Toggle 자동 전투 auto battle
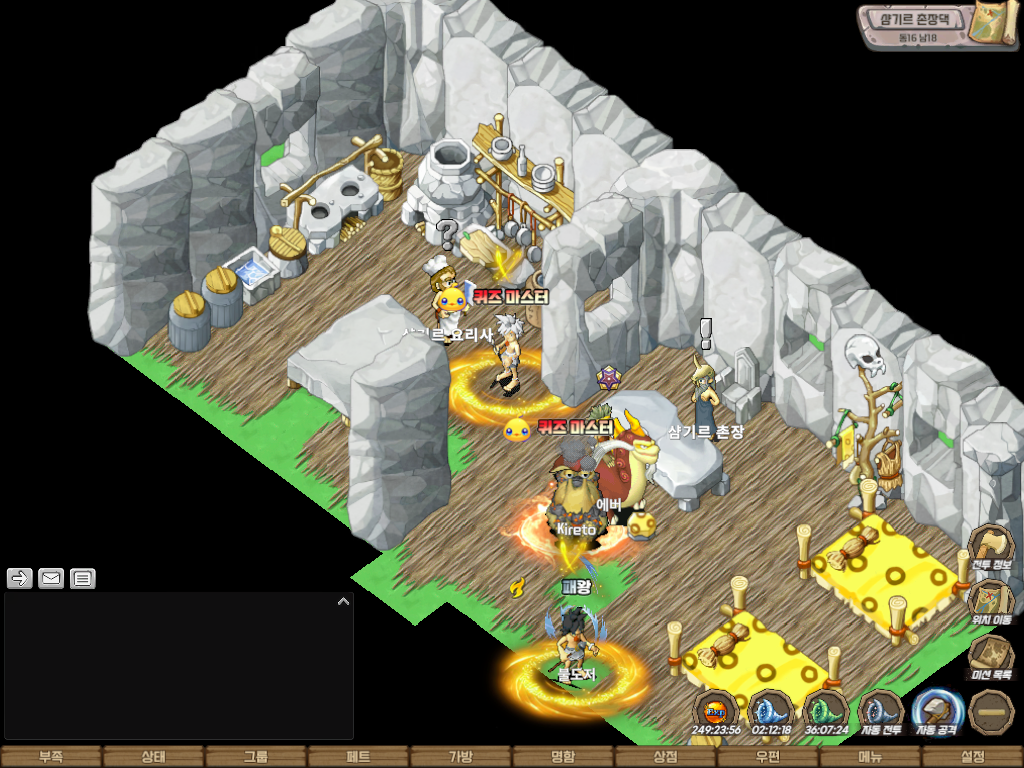The image size is (1024, 768). pos(881,712)
